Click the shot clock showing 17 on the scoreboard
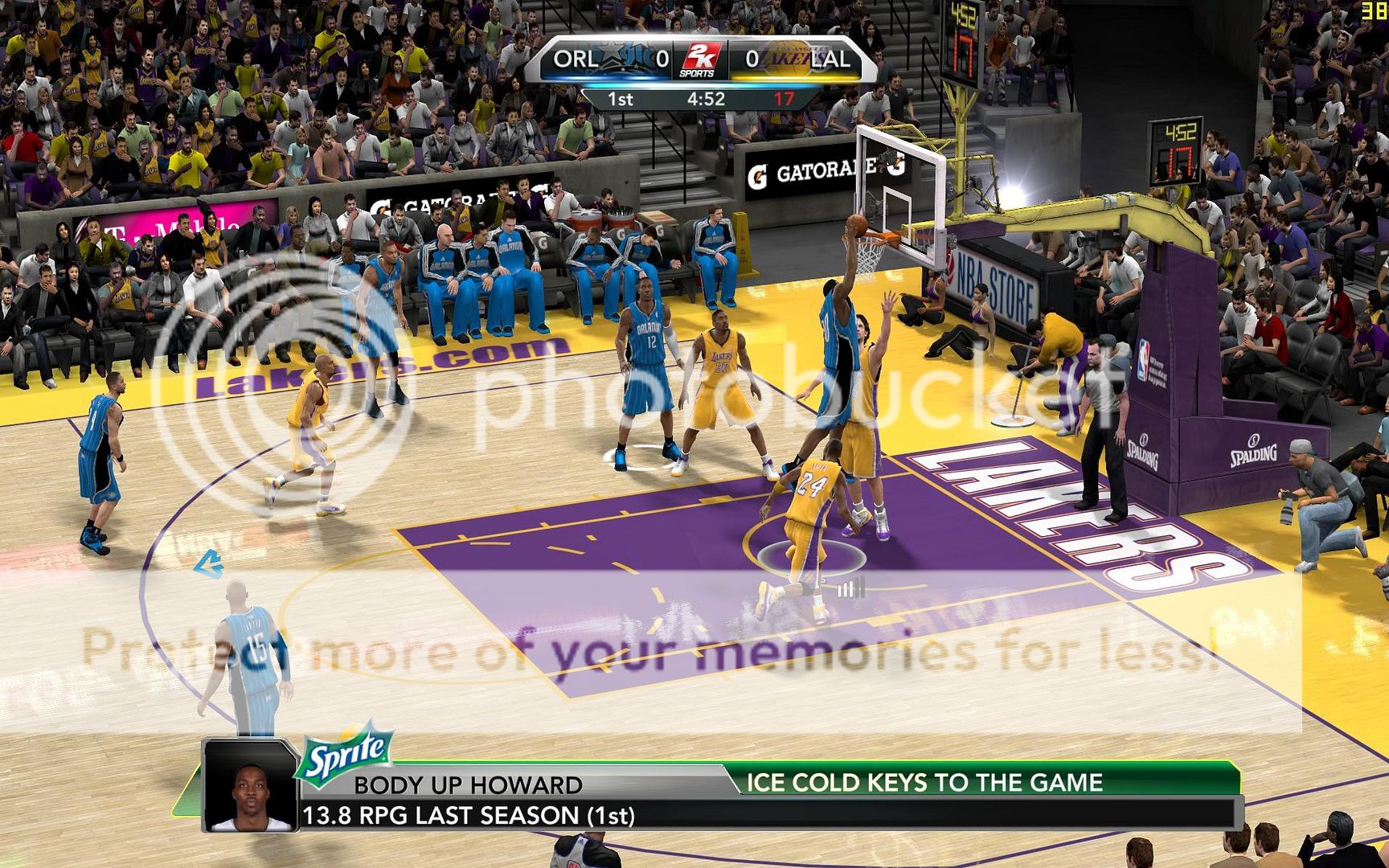The width and height of the screenshot is (1389, 868). coord(785,99)
